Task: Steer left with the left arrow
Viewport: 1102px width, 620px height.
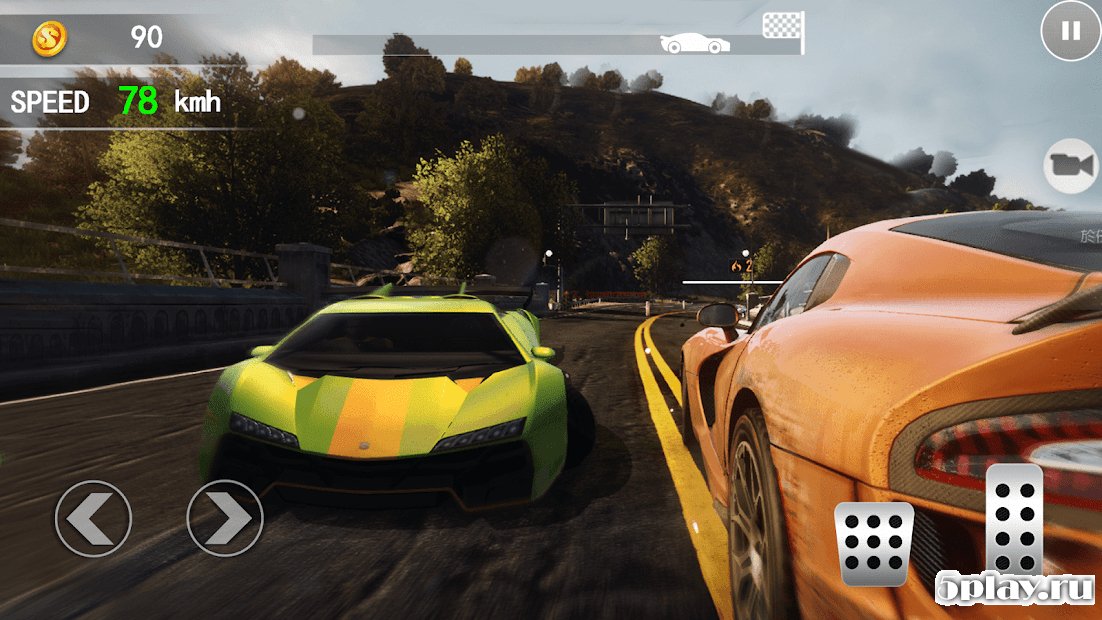Action: [93, 518]
